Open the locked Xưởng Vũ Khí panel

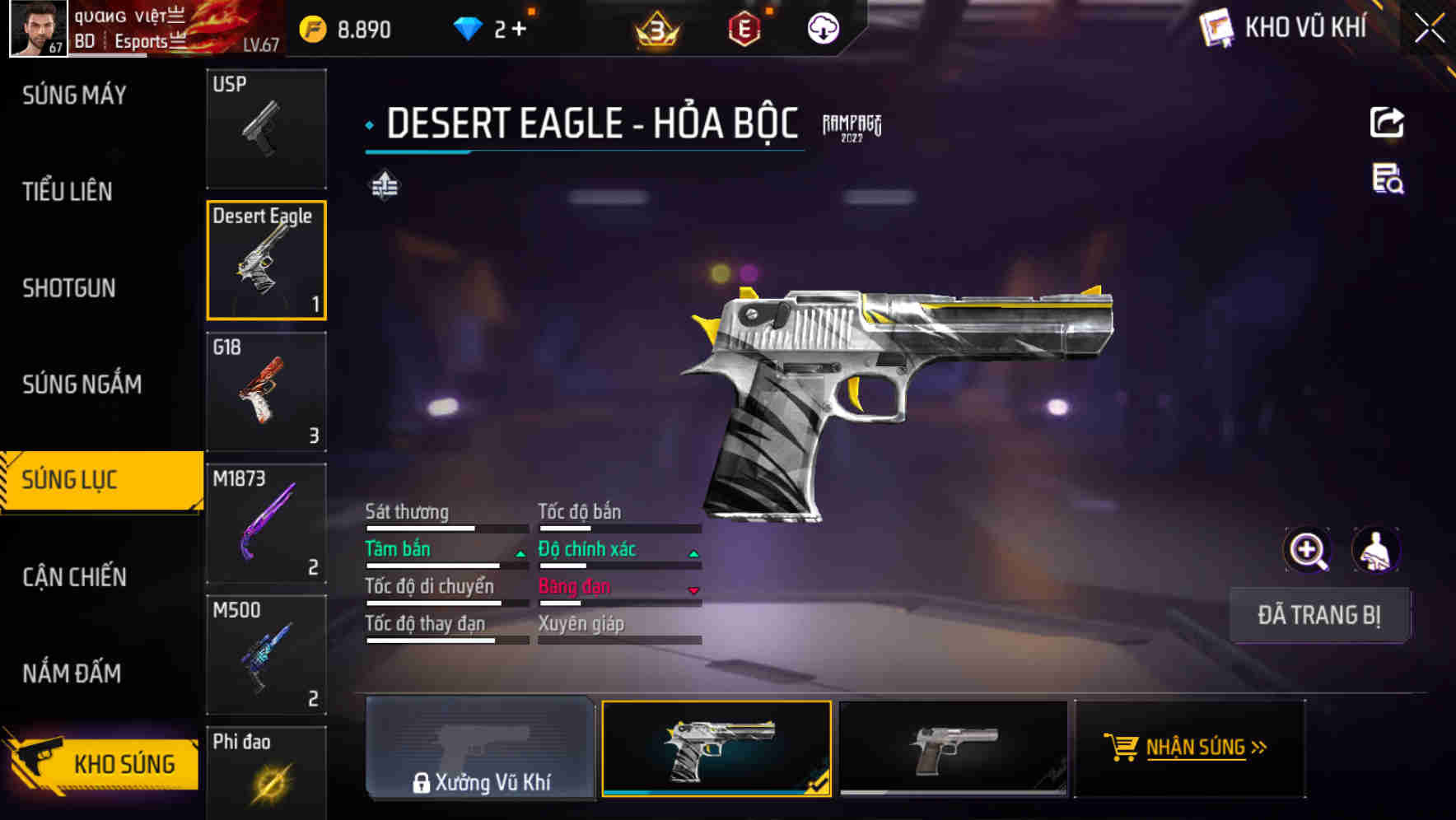(x=480, y=751)
